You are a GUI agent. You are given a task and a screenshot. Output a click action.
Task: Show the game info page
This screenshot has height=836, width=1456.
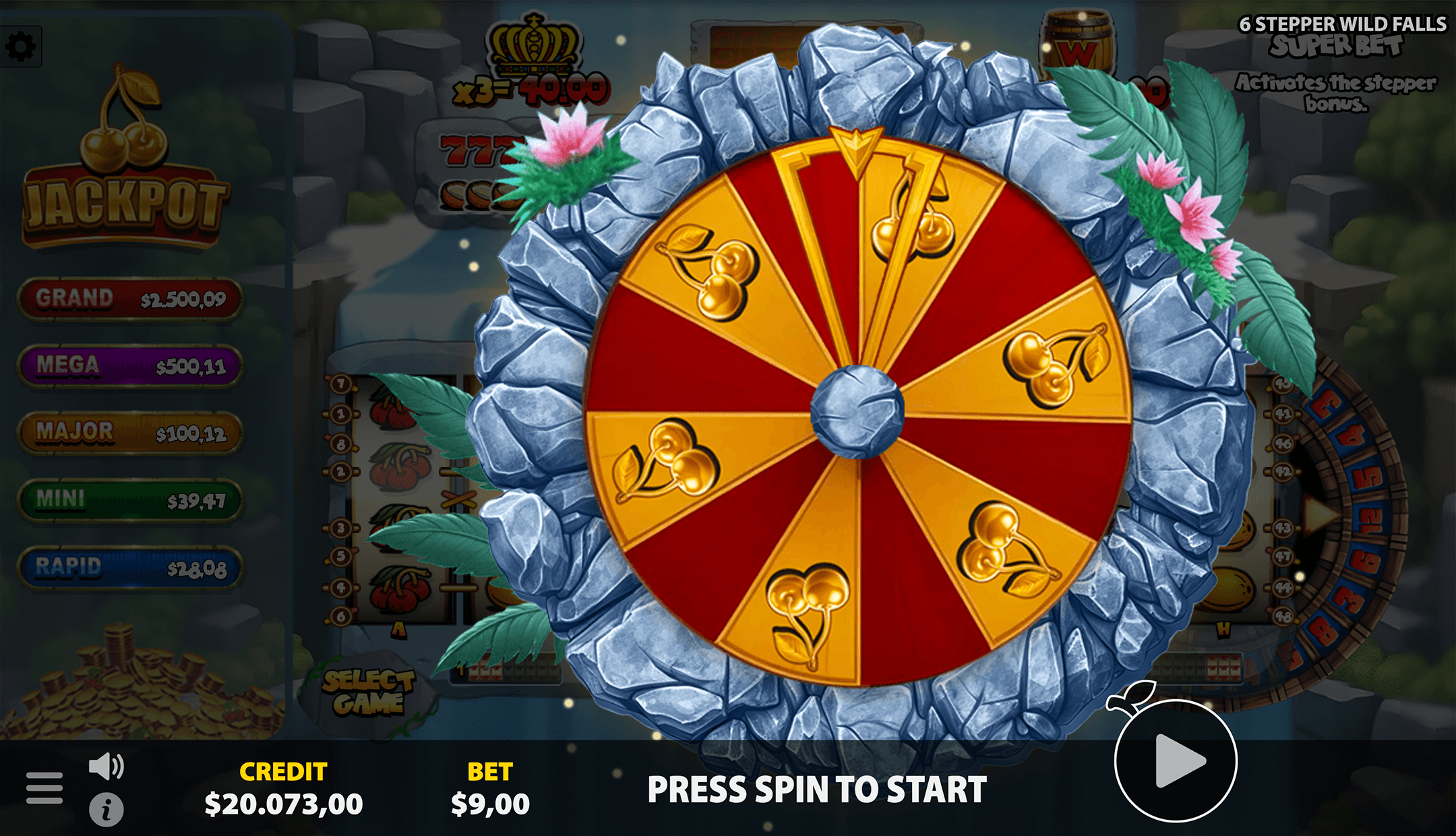(x=107, y=810)
